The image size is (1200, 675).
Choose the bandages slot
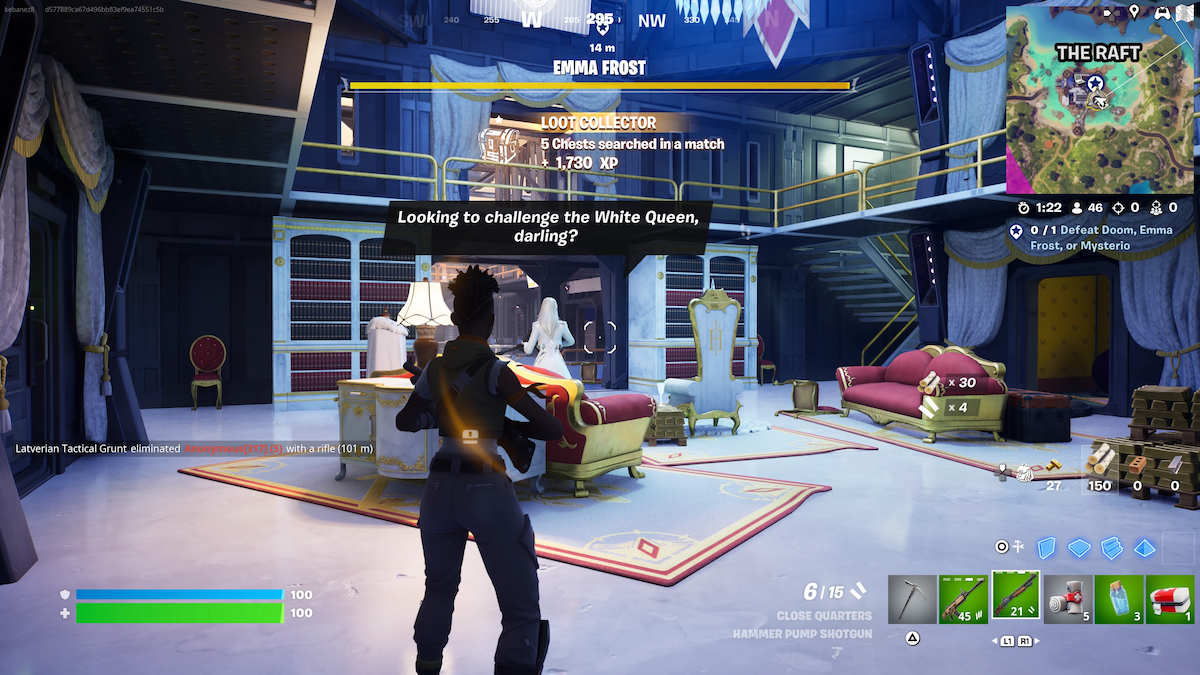(1068, 598)
